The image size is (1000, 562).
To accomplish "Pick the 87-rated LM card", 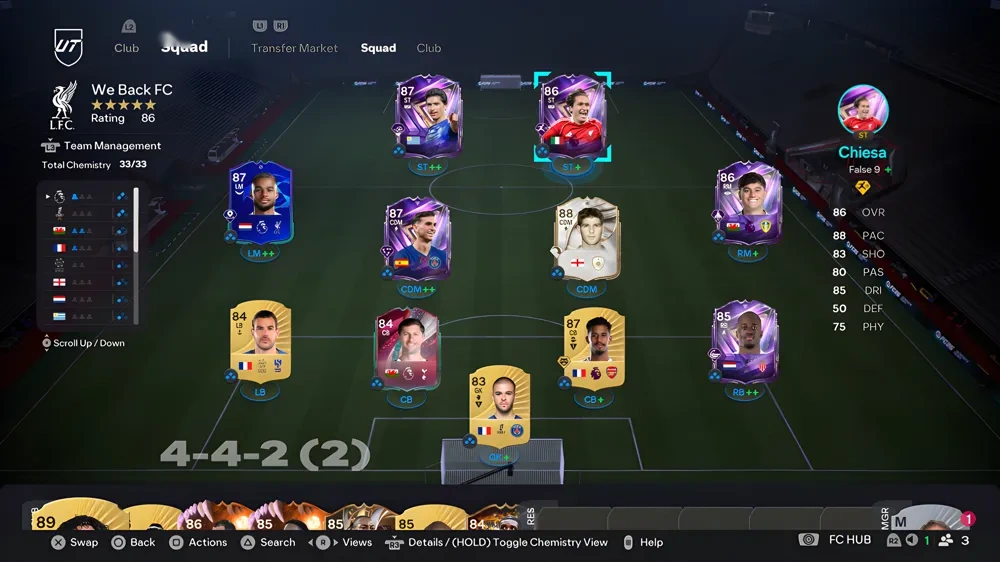I will [x=260, y=202].
